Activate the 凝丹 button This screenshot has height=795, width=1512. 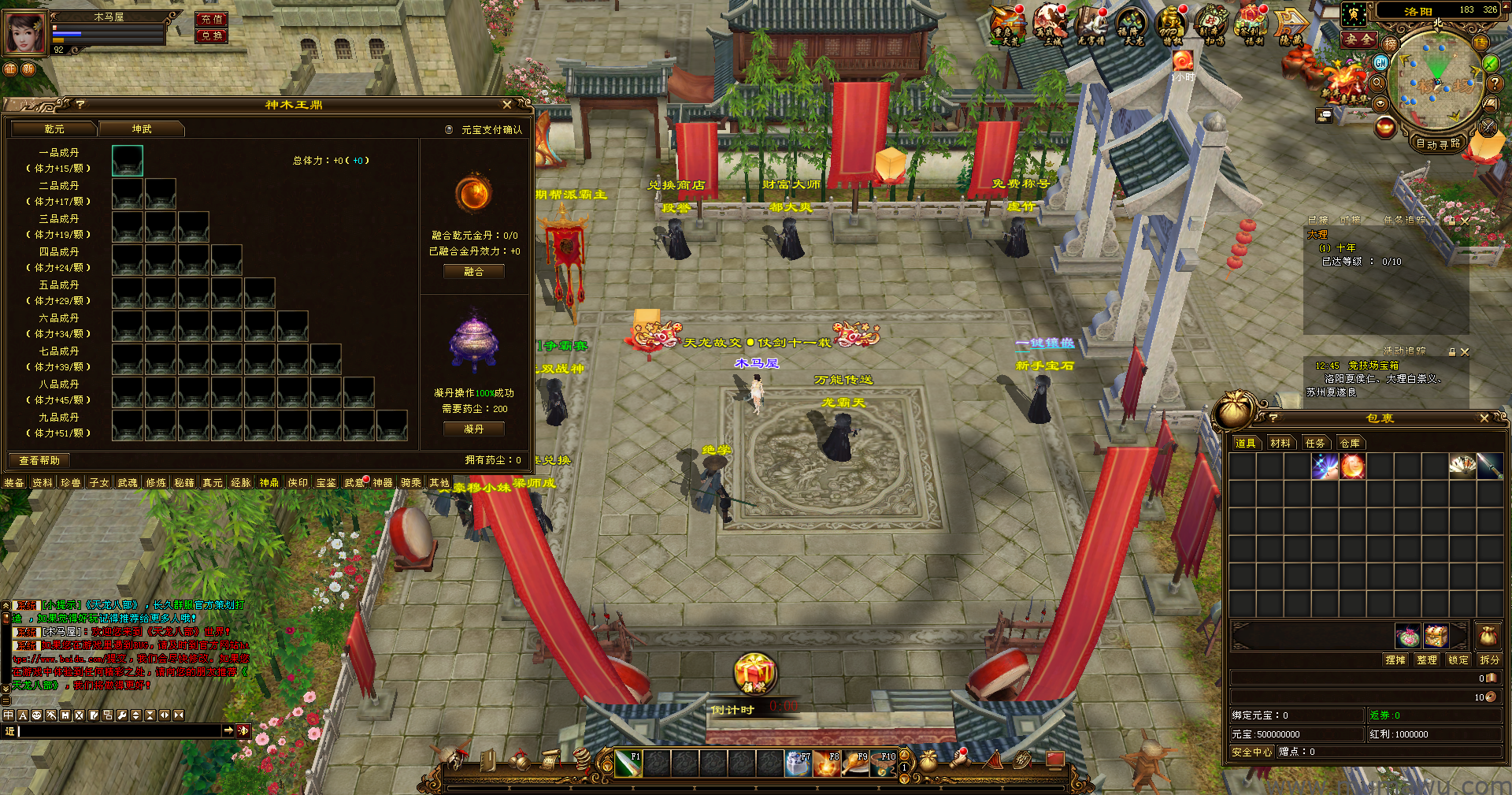(x=473, y=429)
